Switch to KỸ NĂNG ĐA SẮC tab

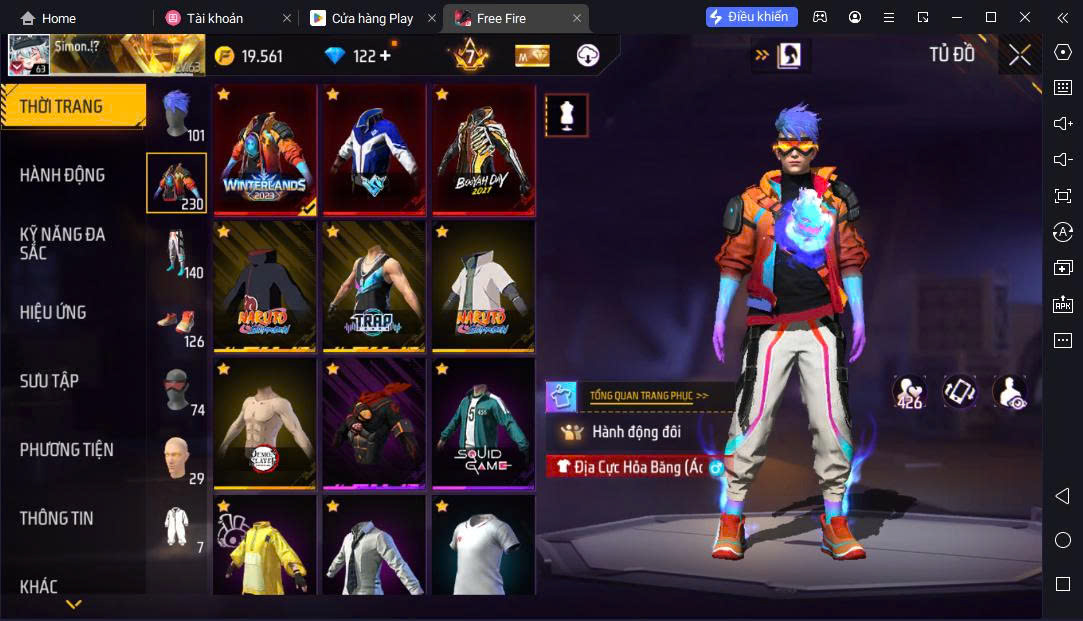coord(62,243)
